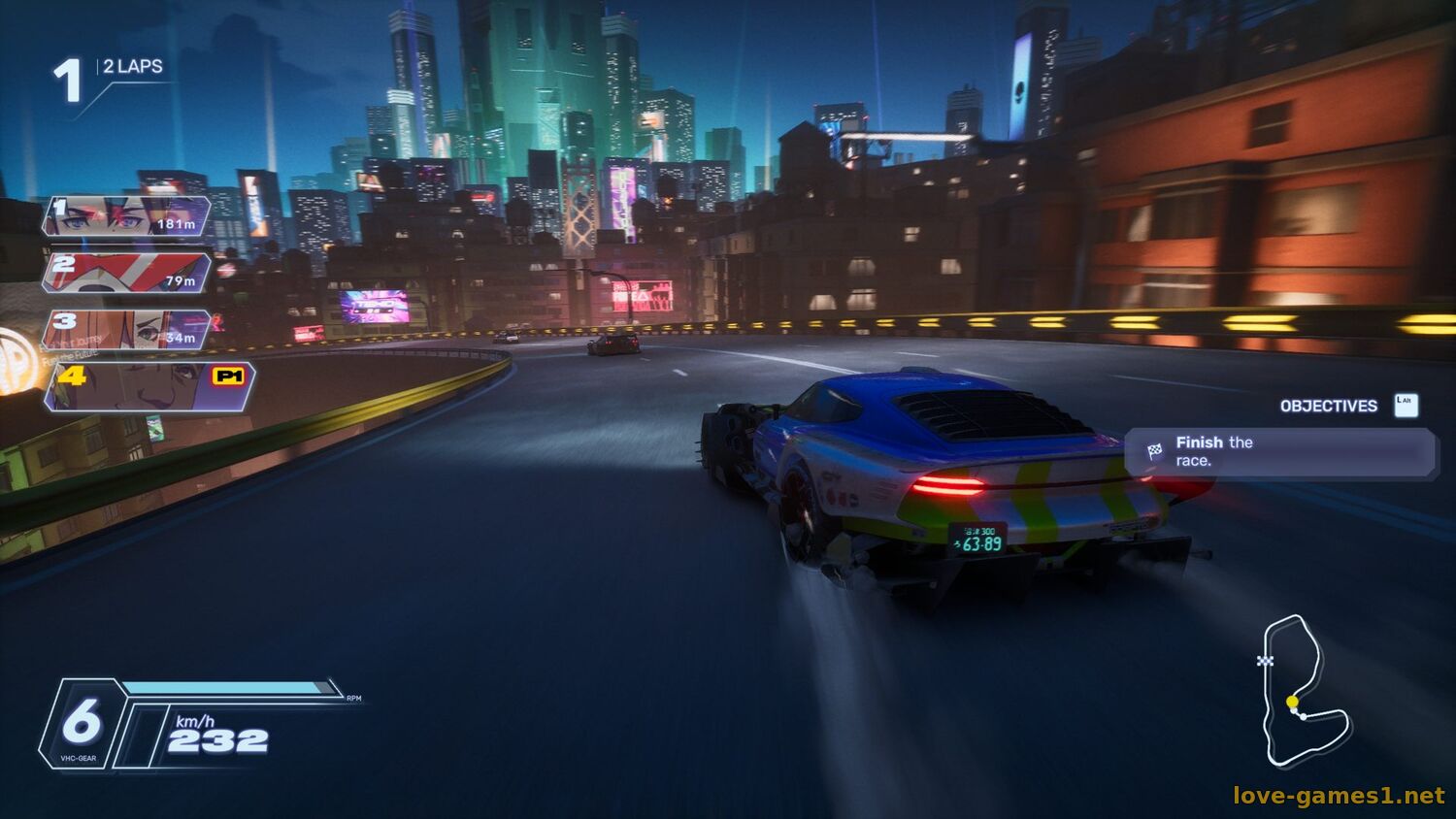Select the first-place racer portrait
The width and height of the screenshot is (1456, 819).
(126, 215)
